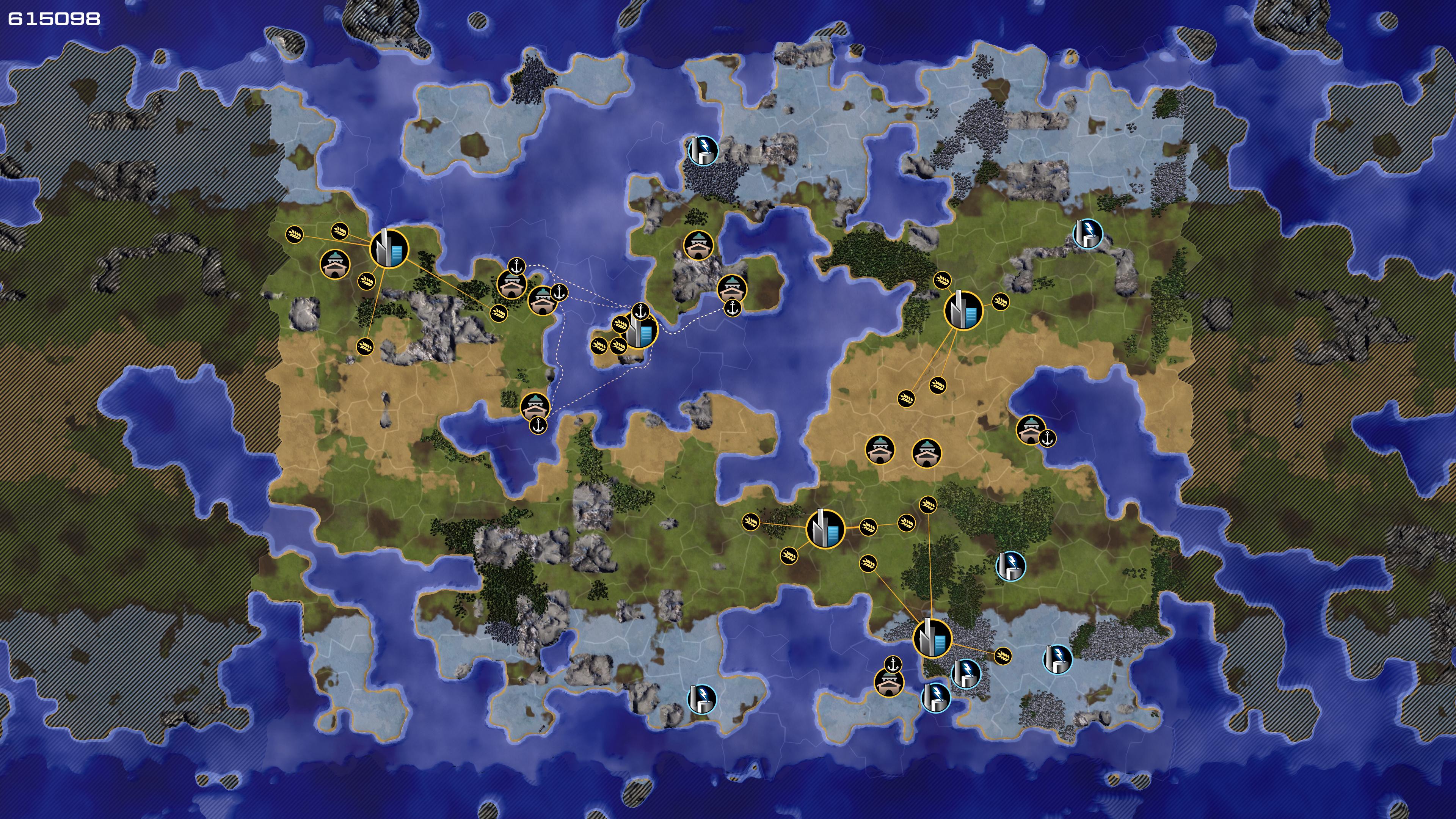
Task: Click the power plant marker on the southern snow peninsula
Action: click(702, 699)
